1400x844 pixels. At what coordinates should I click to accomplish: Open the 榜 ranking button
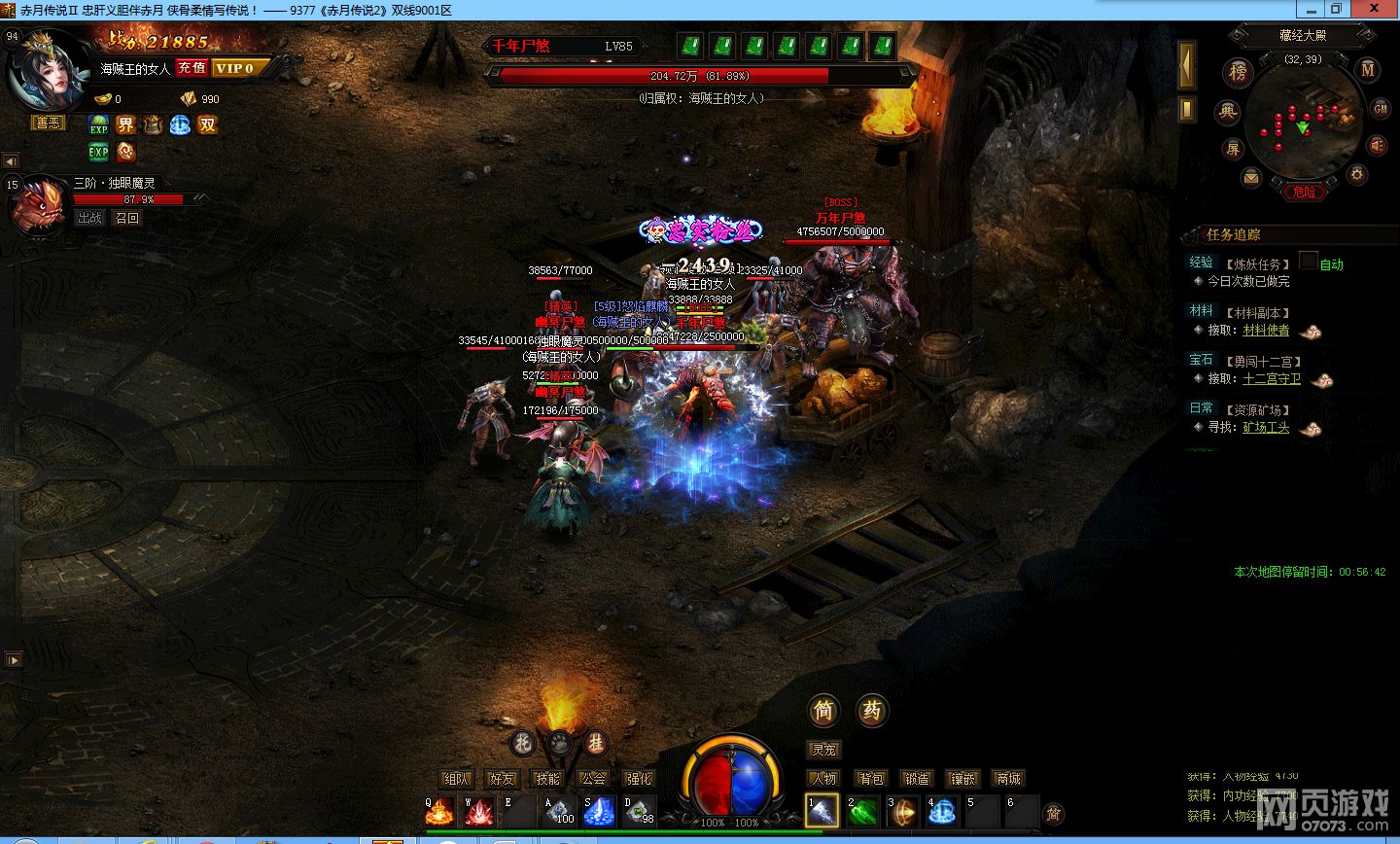click(x=1238, y=71)
